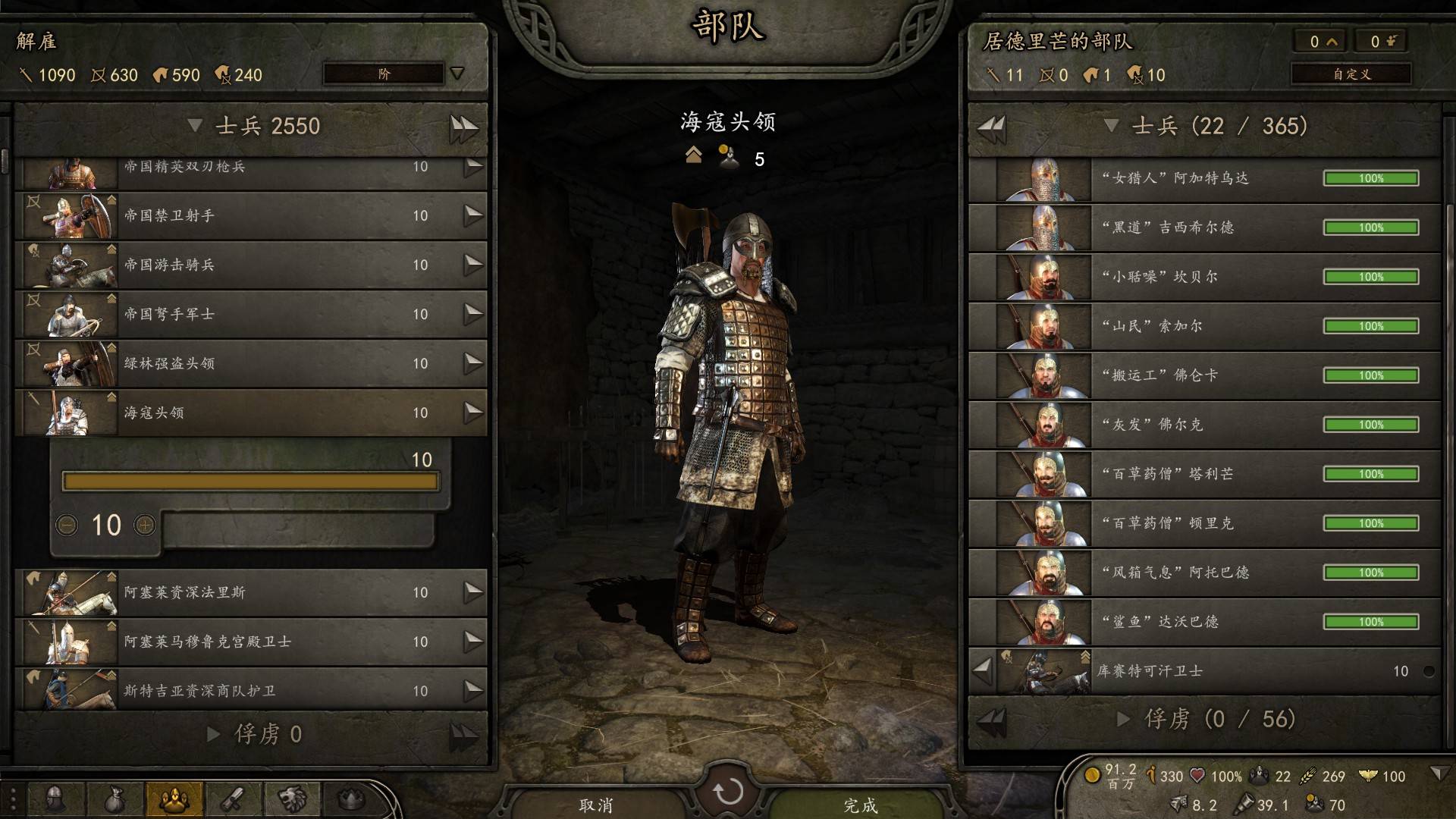Image resolution: width=1456 pixels, height=819 pixels.
Task: Collapse the left 士兵 2550 troop list
Action: (x=195, y=125)
